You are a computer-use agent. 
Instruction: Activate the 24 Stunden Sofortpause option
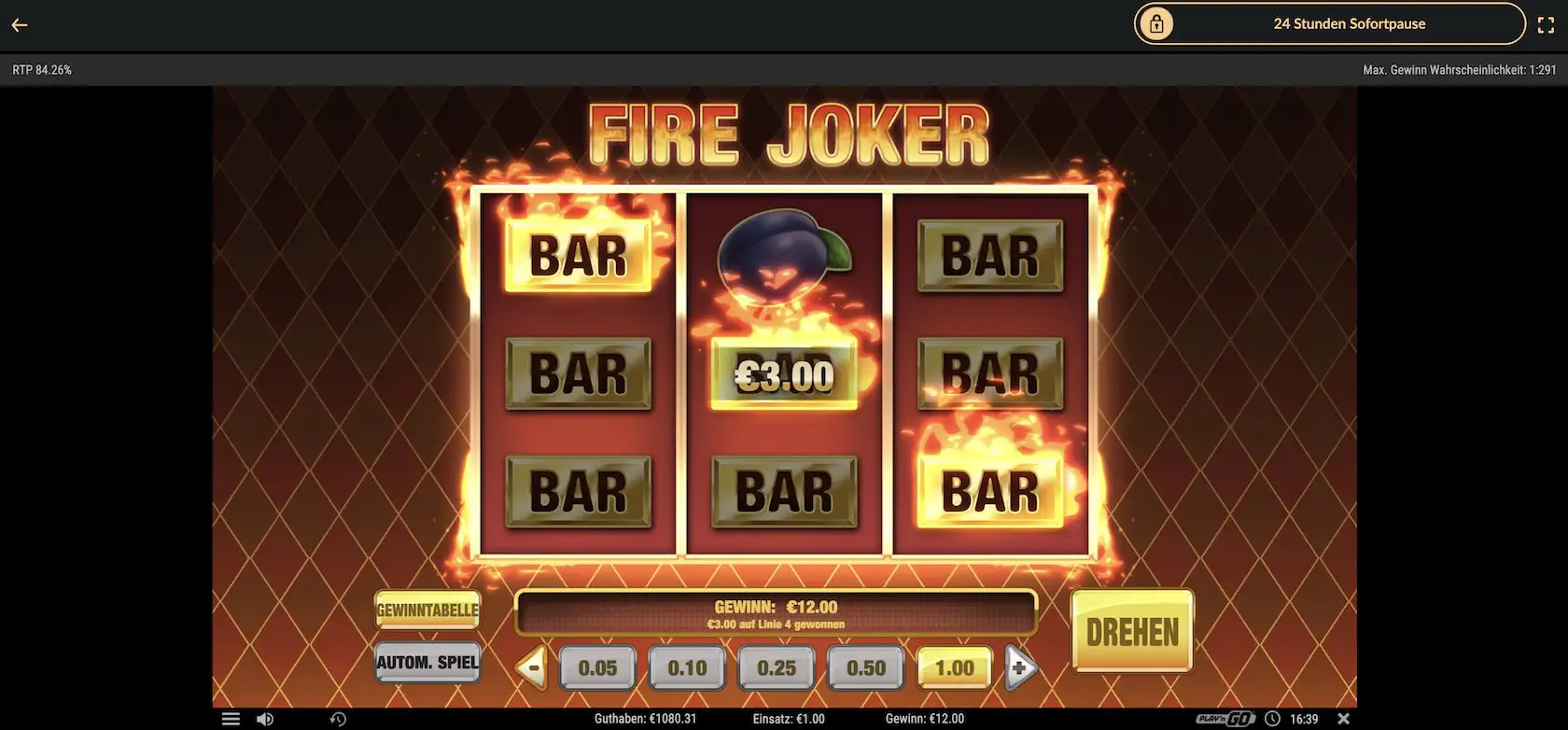(1350, 23)
